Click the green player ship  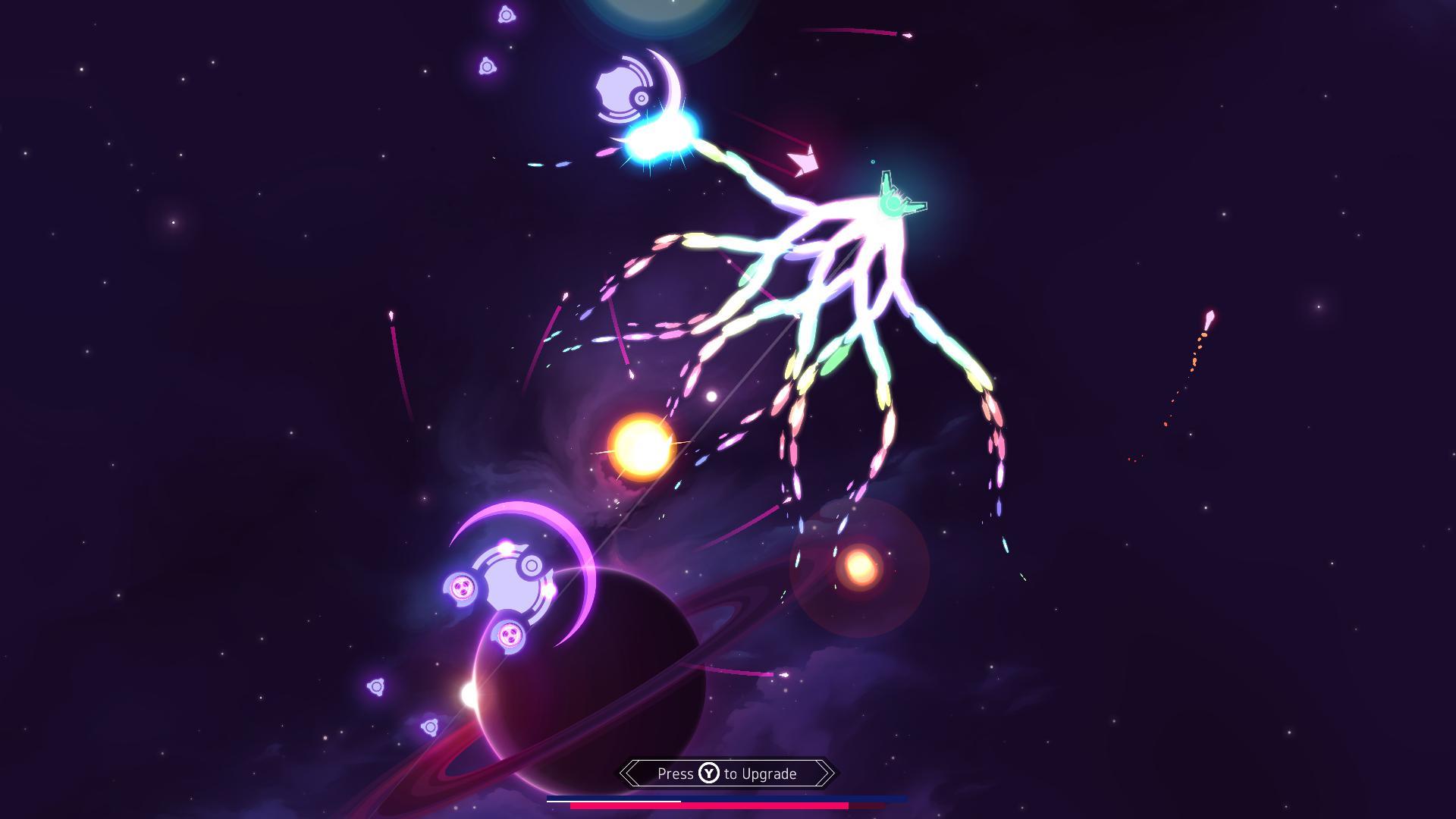(891, 201)
